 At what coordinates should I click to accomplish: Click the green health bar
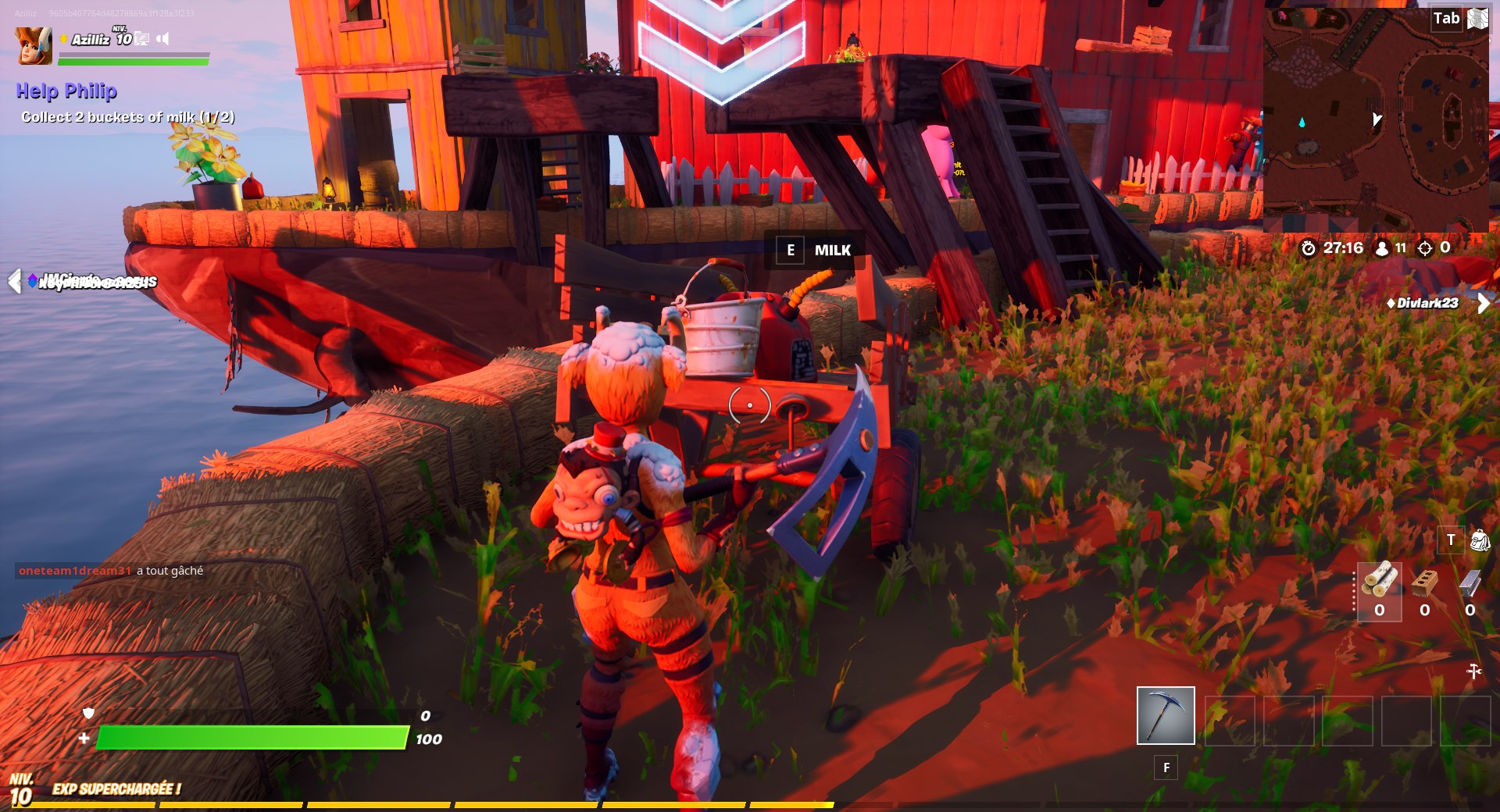click(250, 736)
